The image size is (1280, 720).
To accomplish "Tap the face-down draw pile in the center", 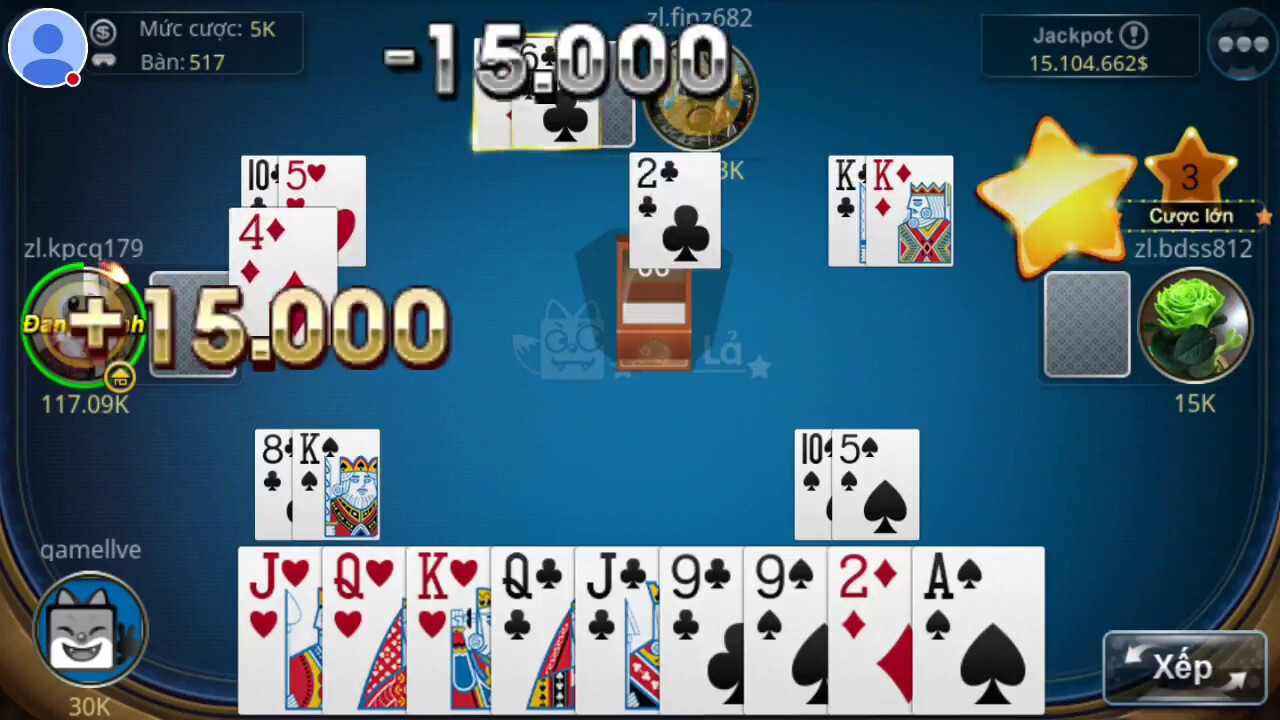I will tap(655, 310).
